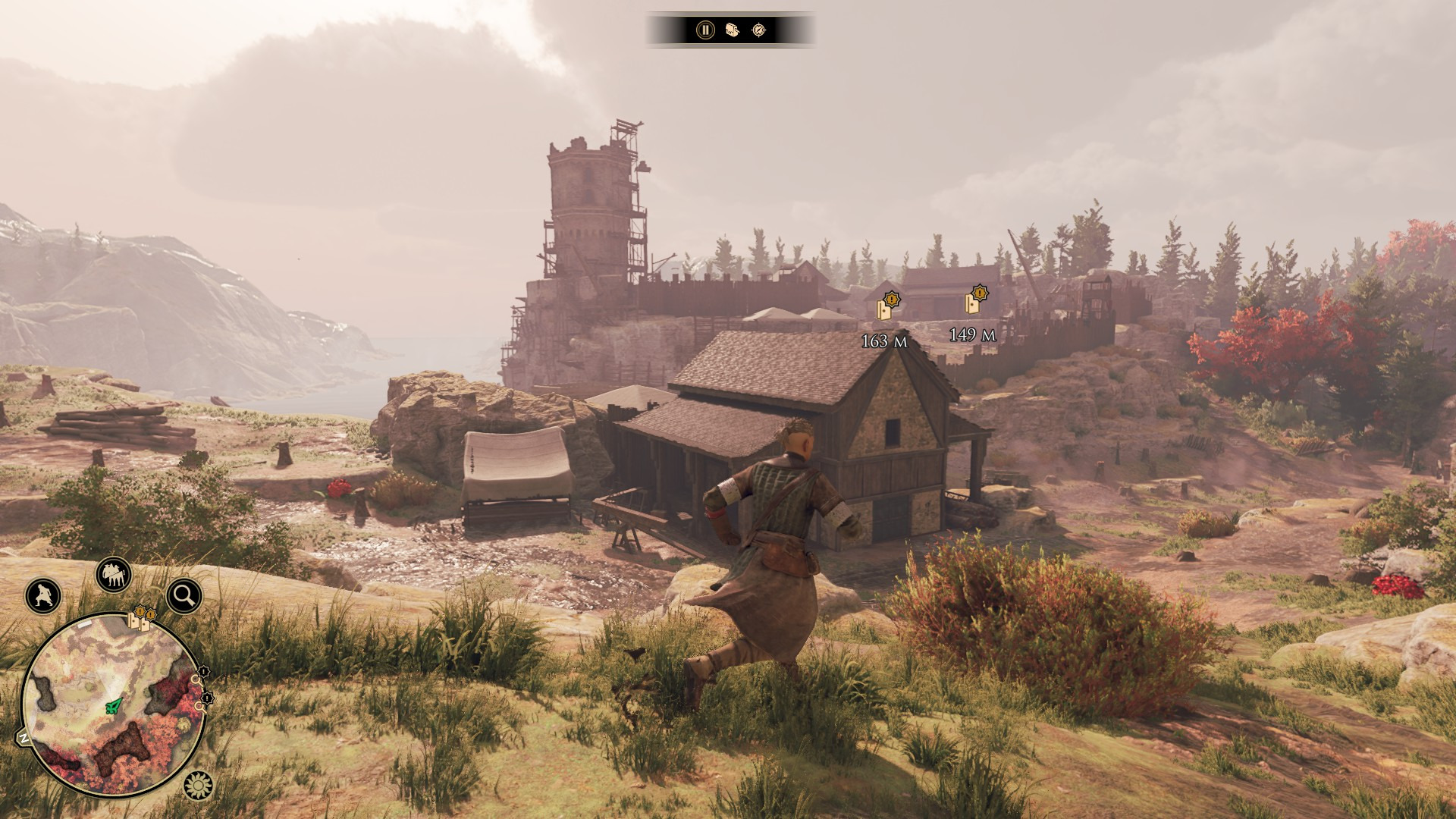
Task: Select the quest marker showing 149 m
Action: 975,300
